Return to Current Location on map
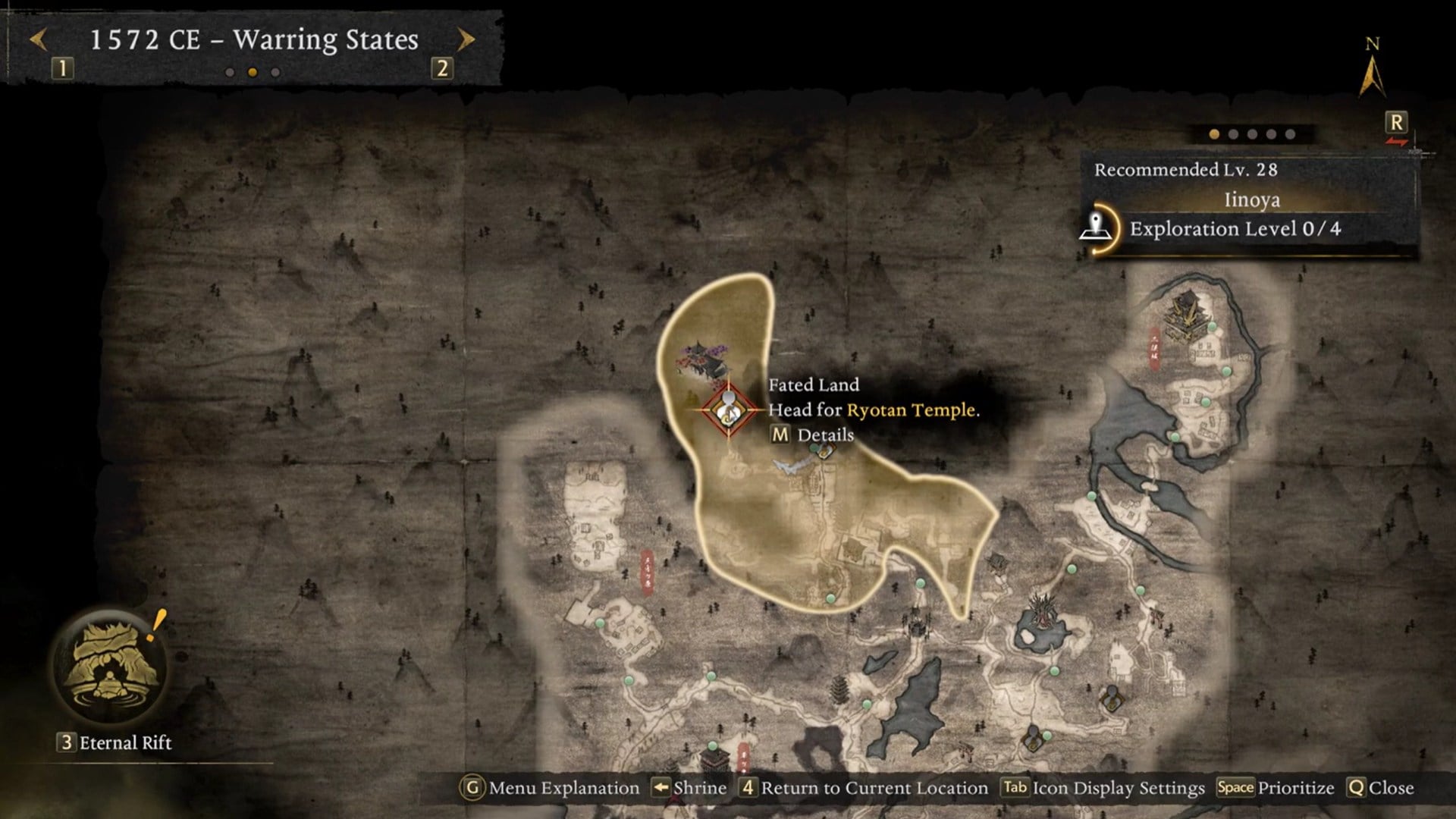 [864, 788]
